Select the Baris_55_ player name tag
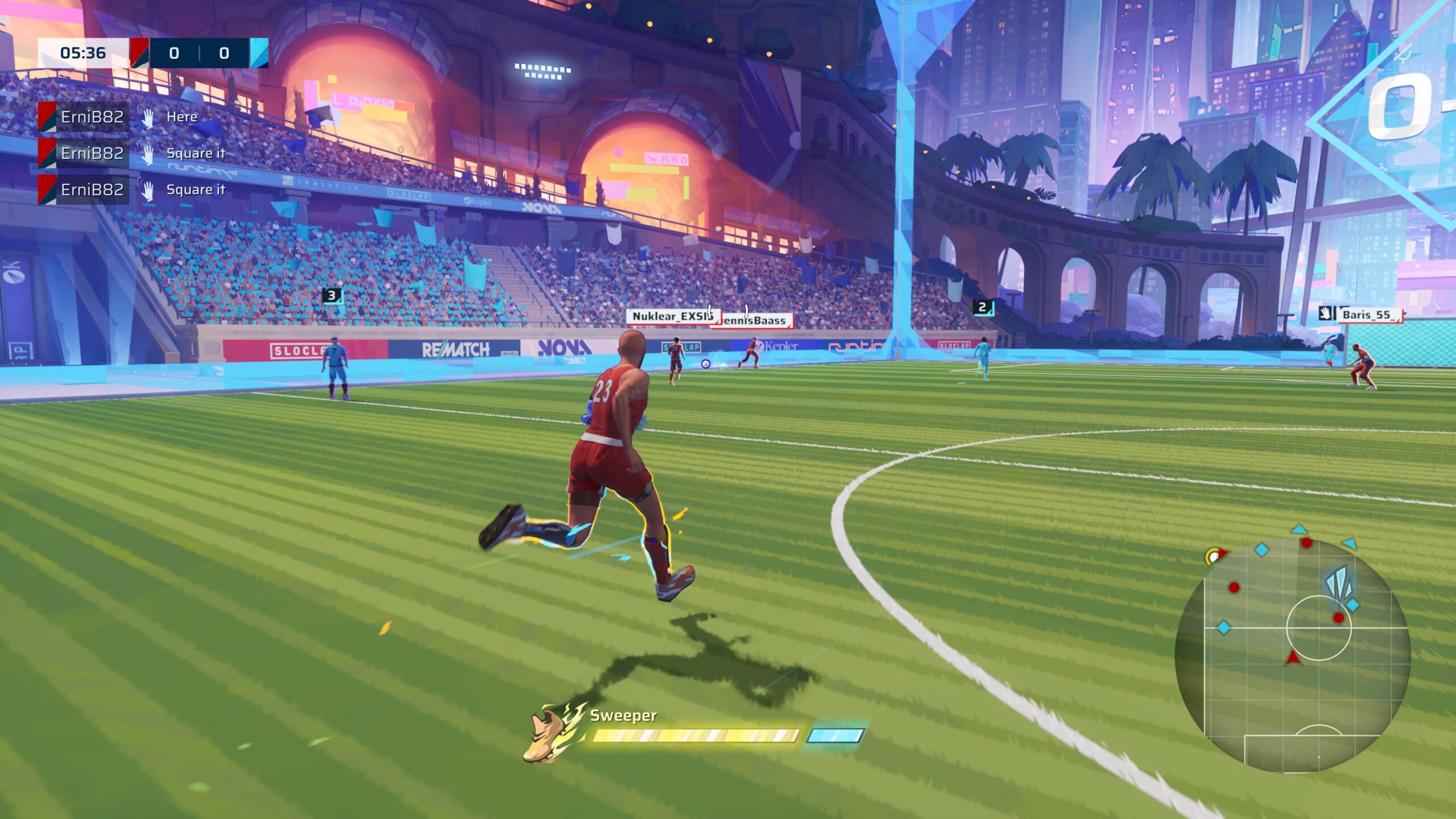This screenshot has width=1456, height=819. (x=1367, y=315)
